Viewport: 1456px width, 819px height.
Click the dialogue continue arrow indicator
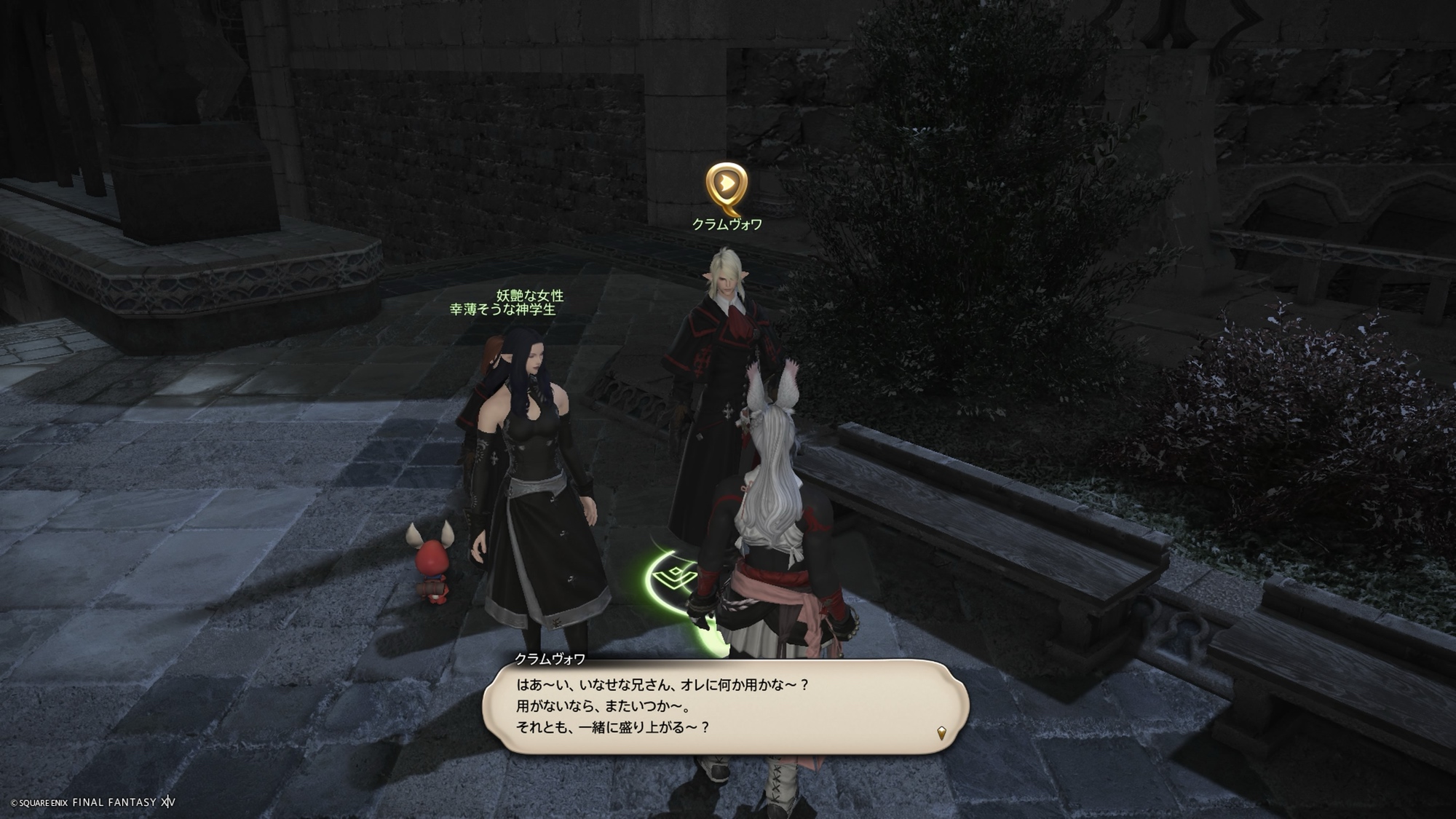[x=941, y=733]
